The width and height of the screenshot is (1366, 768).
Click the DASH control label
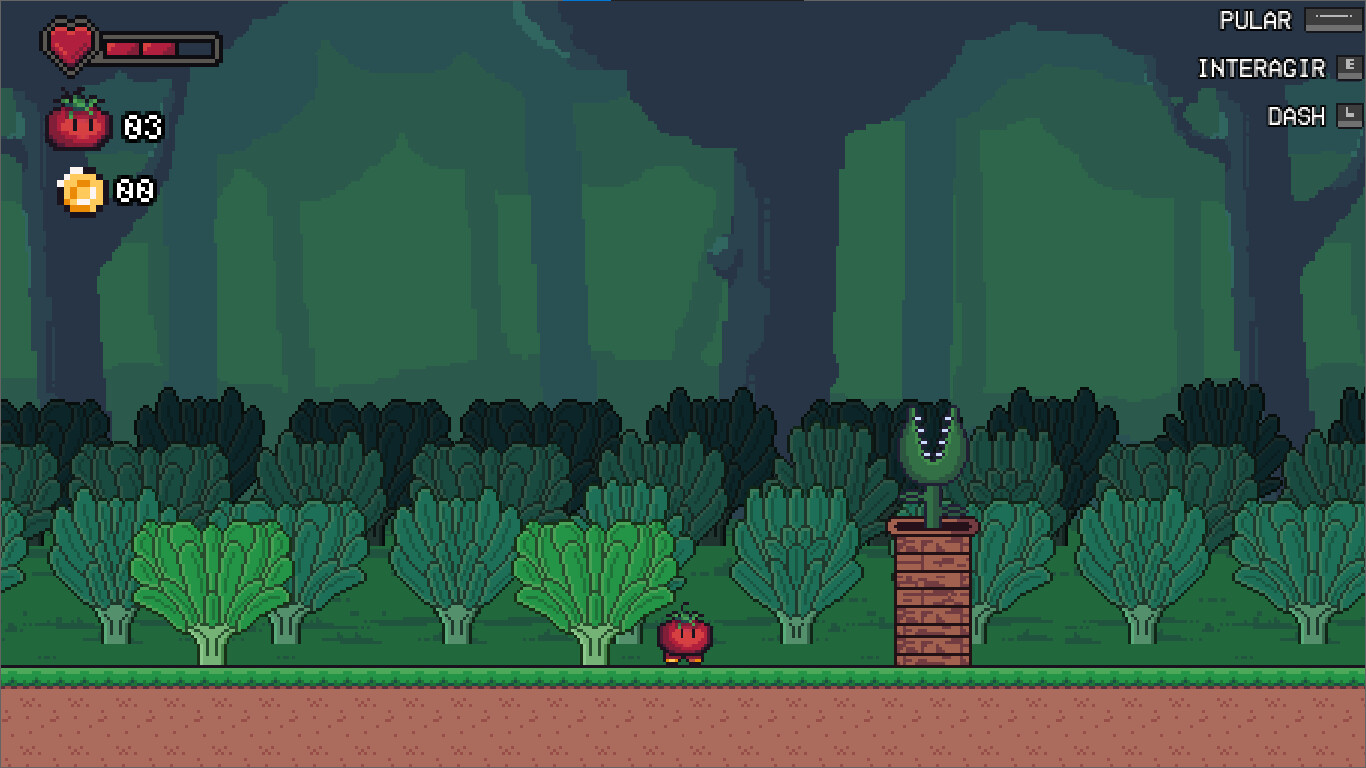(1295, 116)
